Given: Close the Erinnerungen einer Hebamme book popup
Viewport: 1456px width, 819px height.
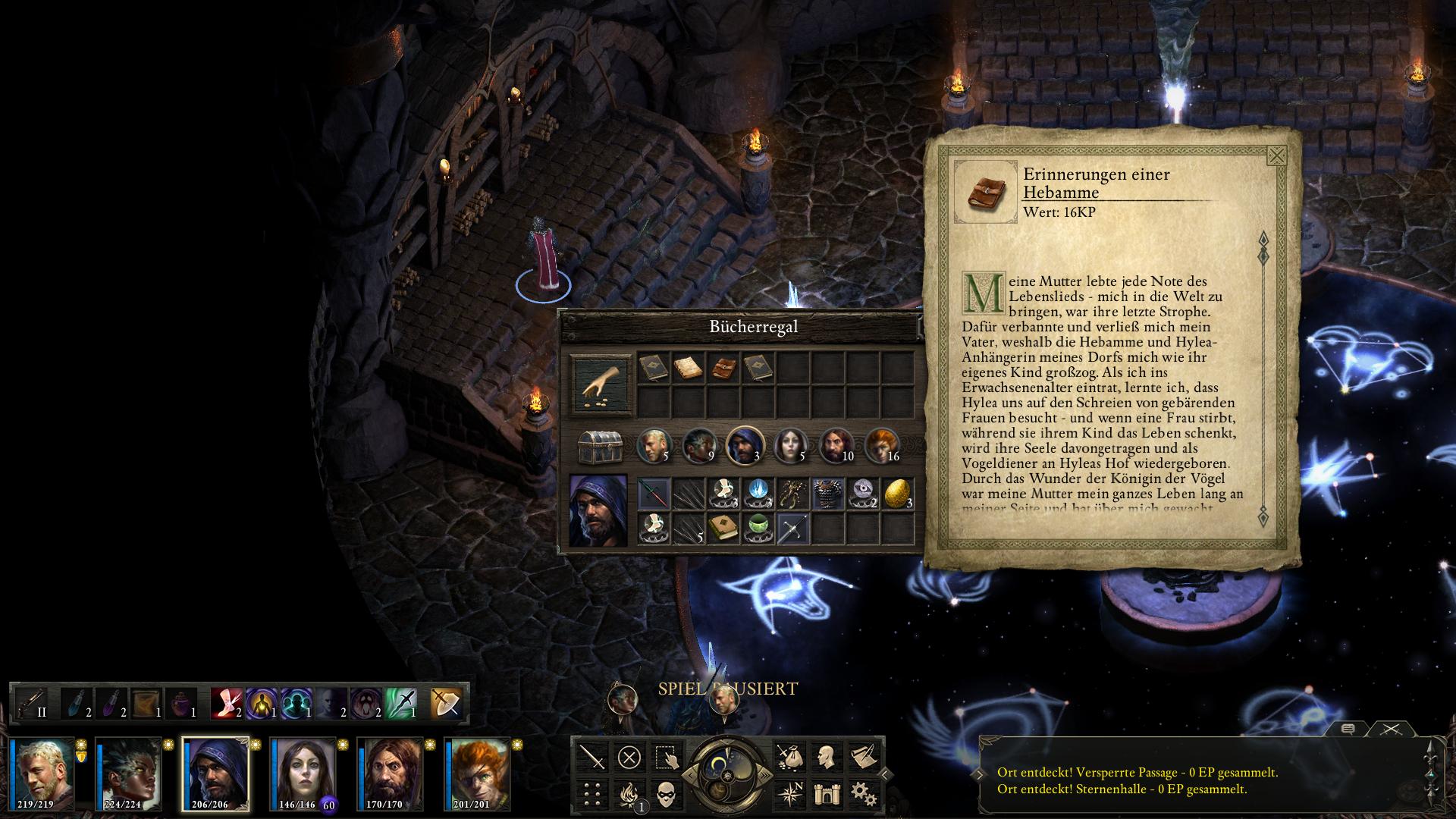Looking at the screenshot, I should [1276, 156].
